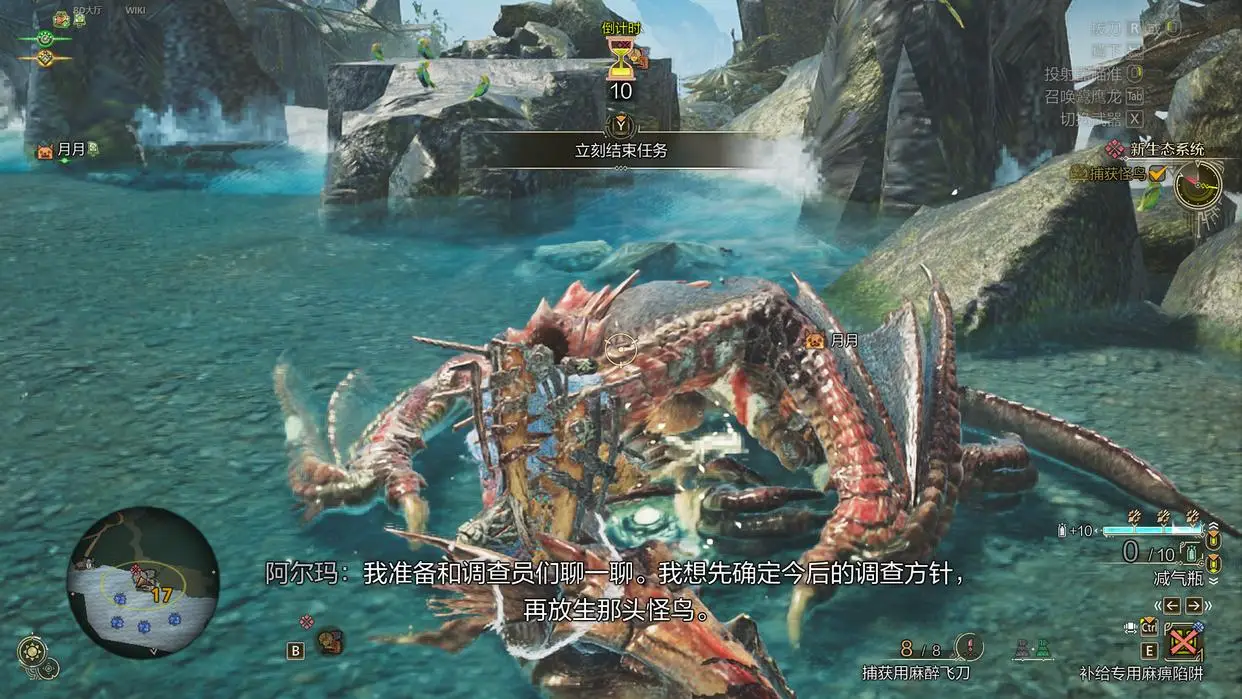Click the 捕获用麻醉飞刀 ammo icon
Screen dimensions: 1242x699
pos(967,647)
